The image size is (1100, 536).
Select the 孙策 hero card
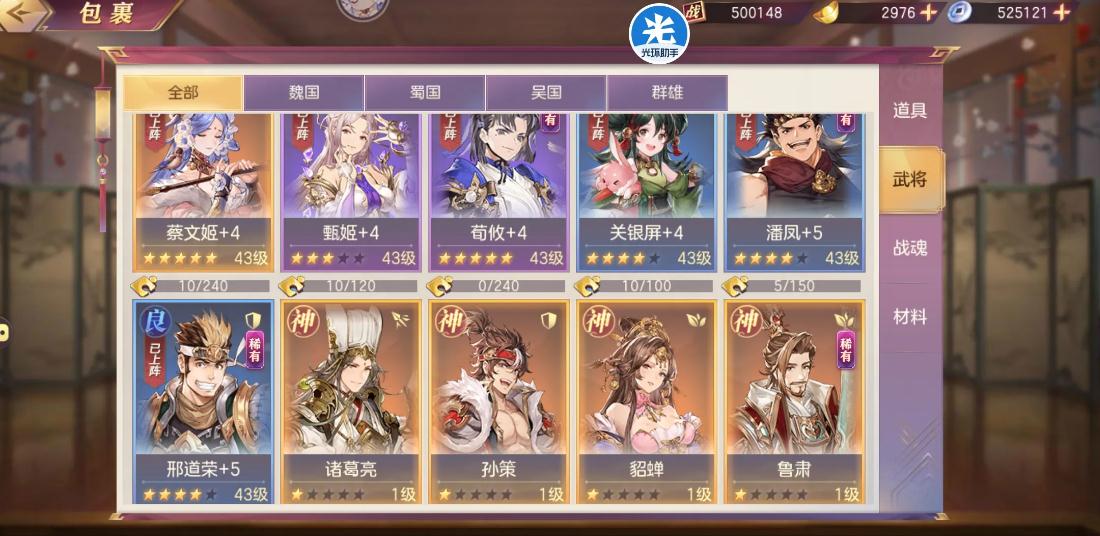[500, 400]
